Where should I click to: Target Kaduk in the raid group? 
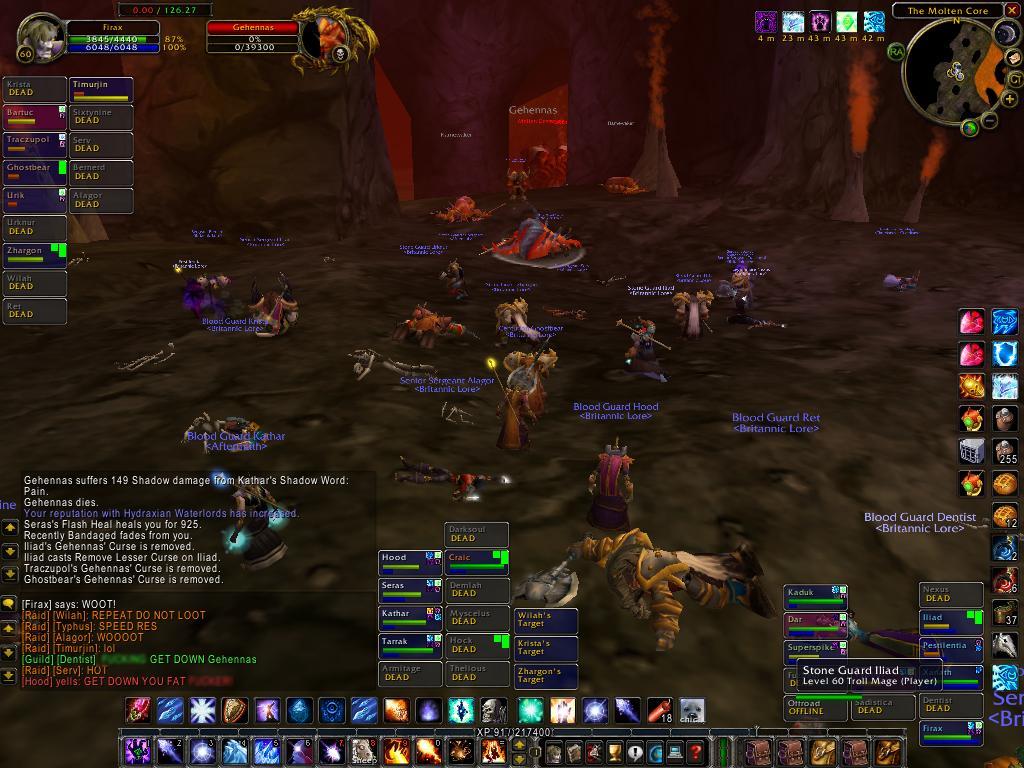(815, 598)
